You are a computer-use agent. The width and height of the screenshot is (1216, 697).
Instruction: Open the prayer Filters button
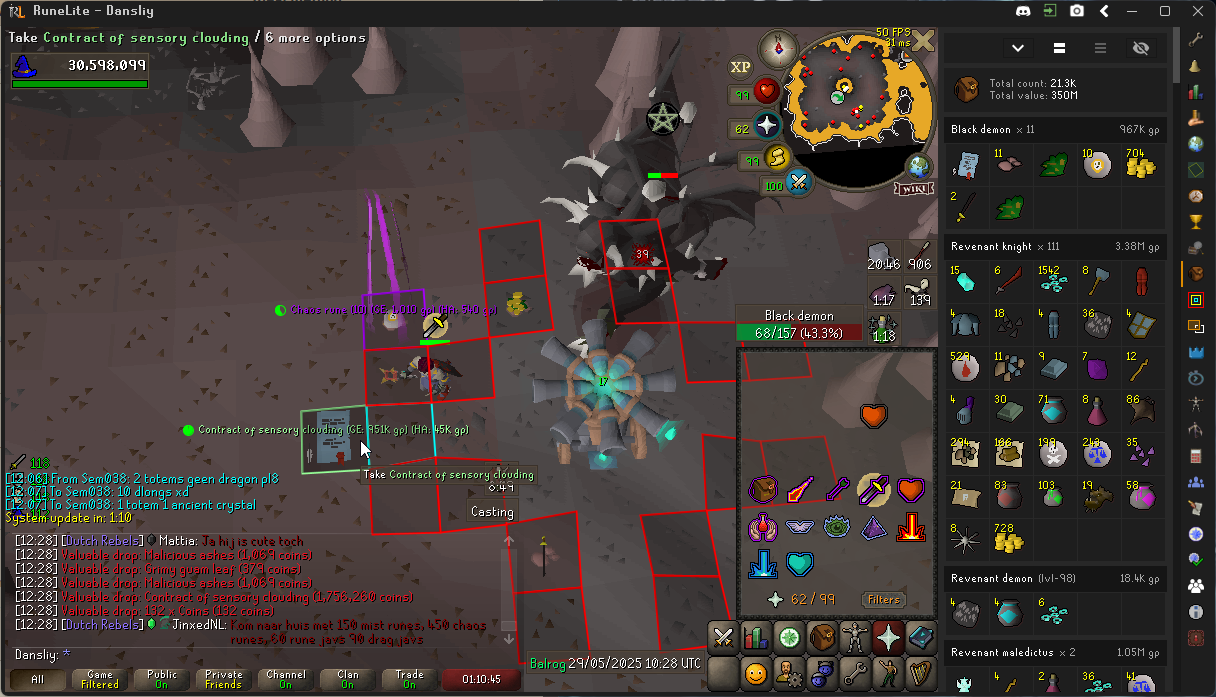(x=883, y=600)
